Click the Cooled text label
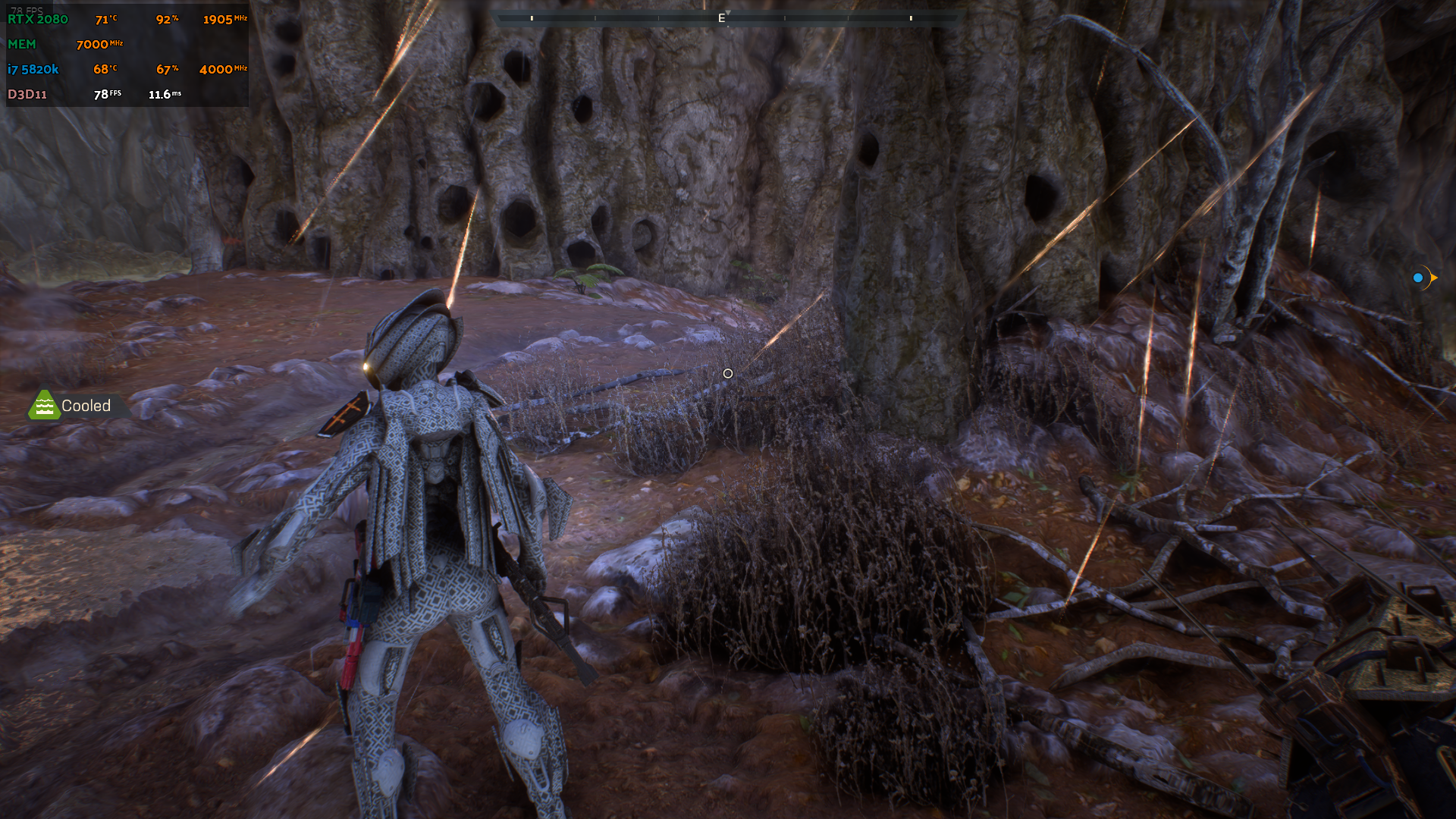1456x819 pixels. pos(86,405)
